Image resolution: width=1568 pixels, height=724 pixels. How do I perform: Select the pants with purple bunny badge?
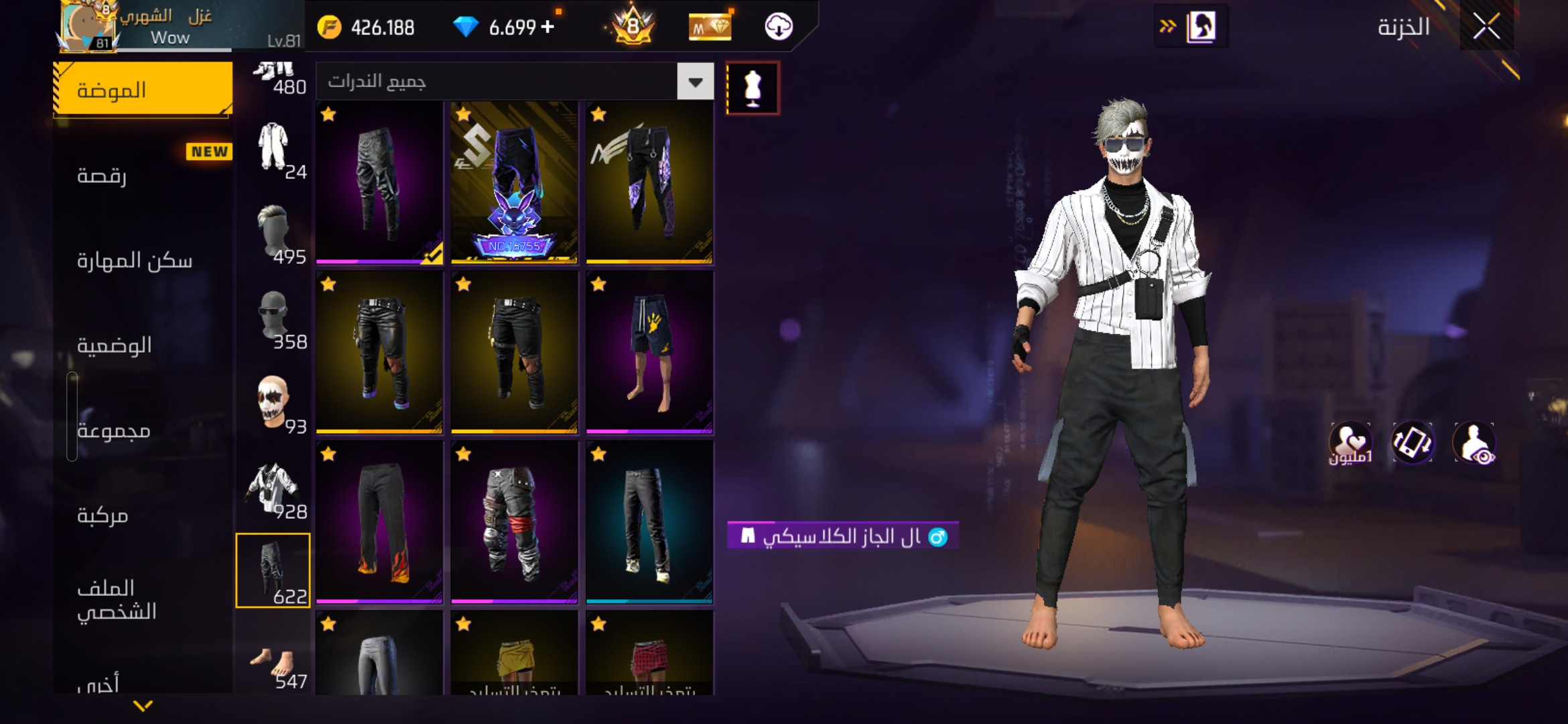click(x=514, y=182)
